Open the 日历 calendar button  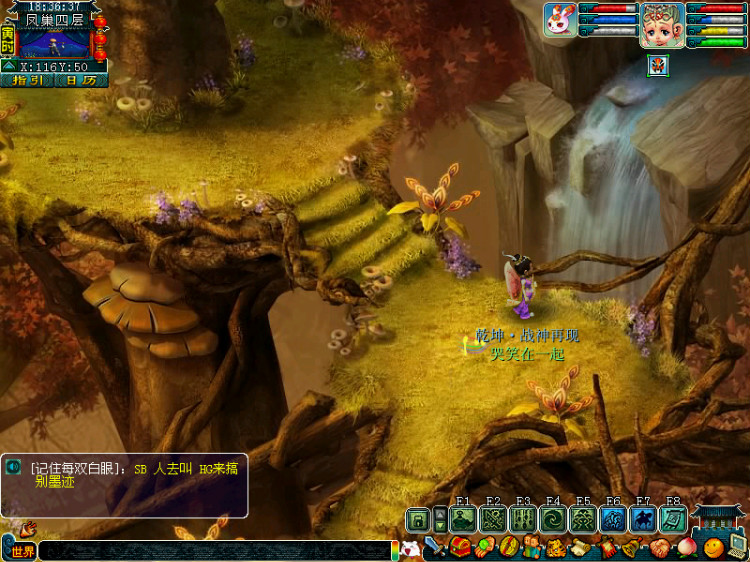coord(82,81)
